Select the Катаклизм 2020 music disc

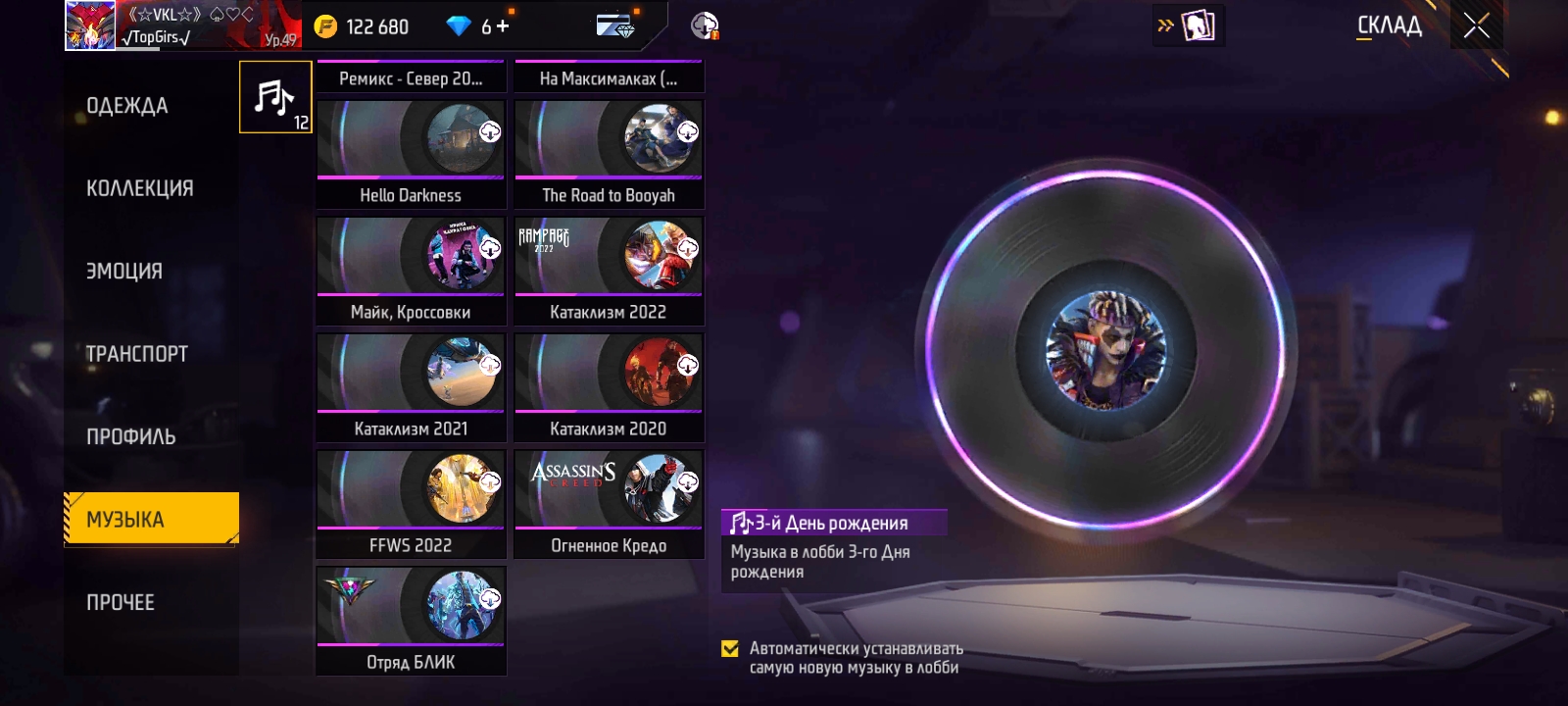609,386
